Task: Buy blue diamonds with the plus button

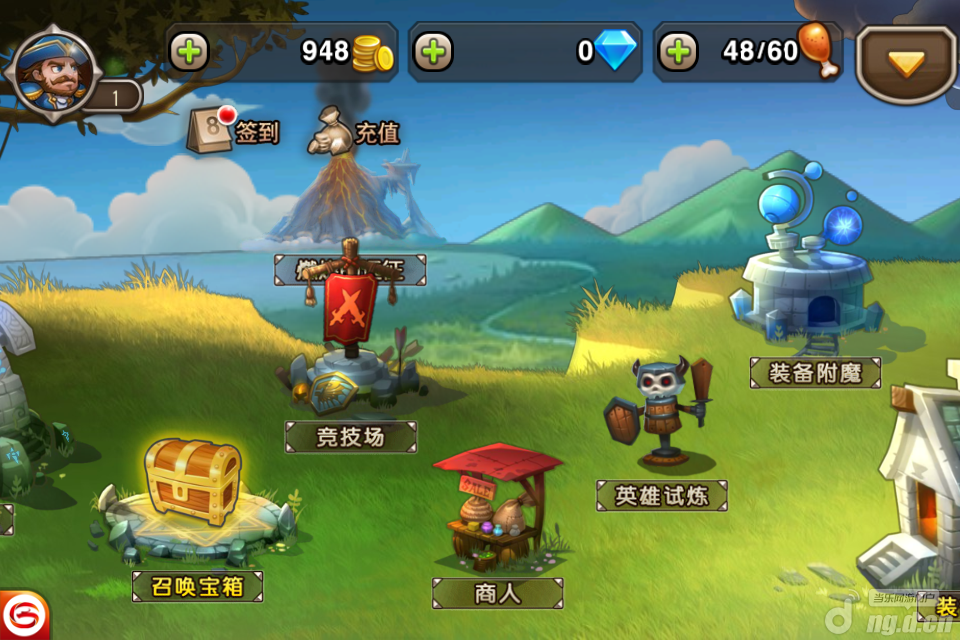Action: pos(433,51)
